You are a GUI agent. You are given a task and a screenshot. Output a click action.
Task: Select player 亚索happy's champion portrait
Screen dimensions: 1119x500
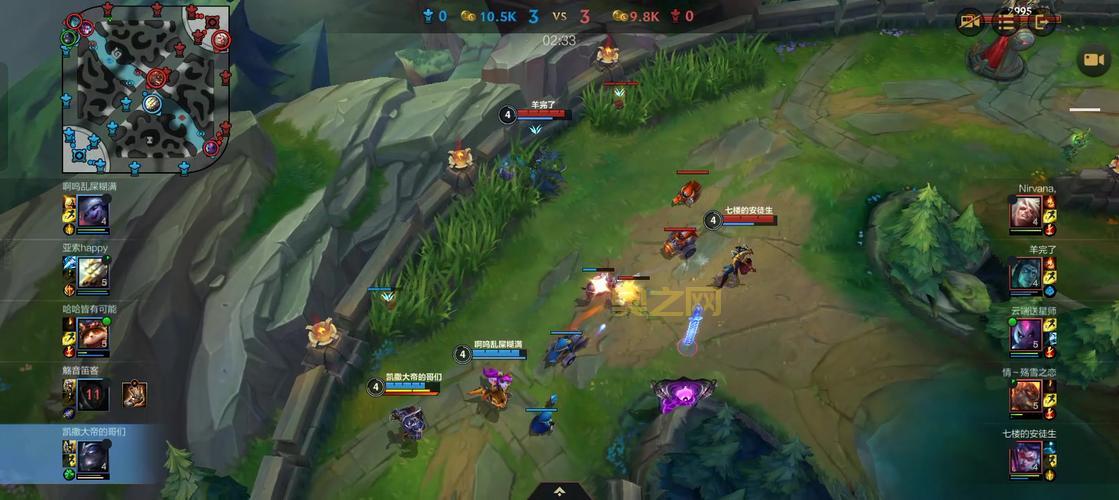coord(93,271)
